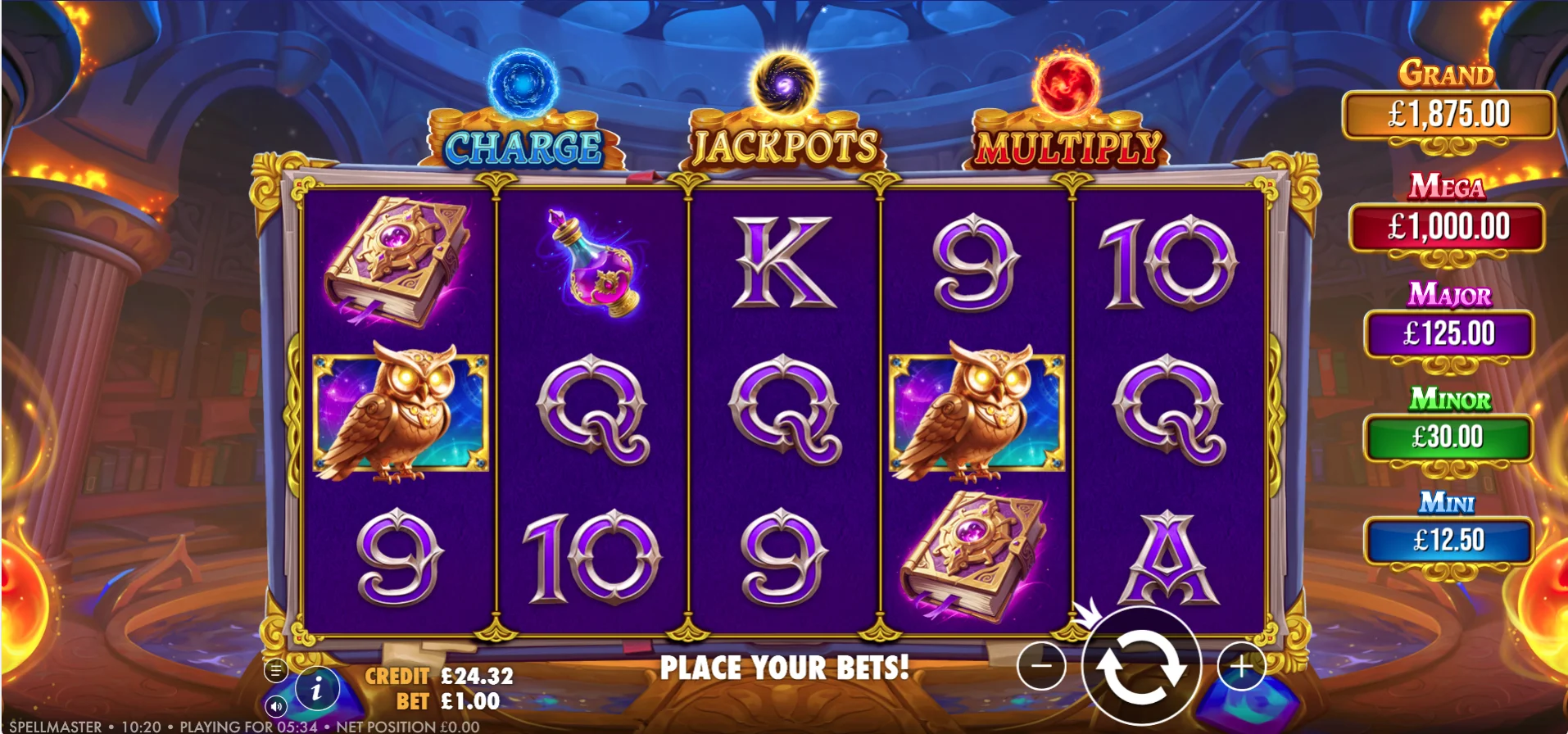Increase the bet with the plus button
Screen dimensions: 1568x734
point(1241,667)
